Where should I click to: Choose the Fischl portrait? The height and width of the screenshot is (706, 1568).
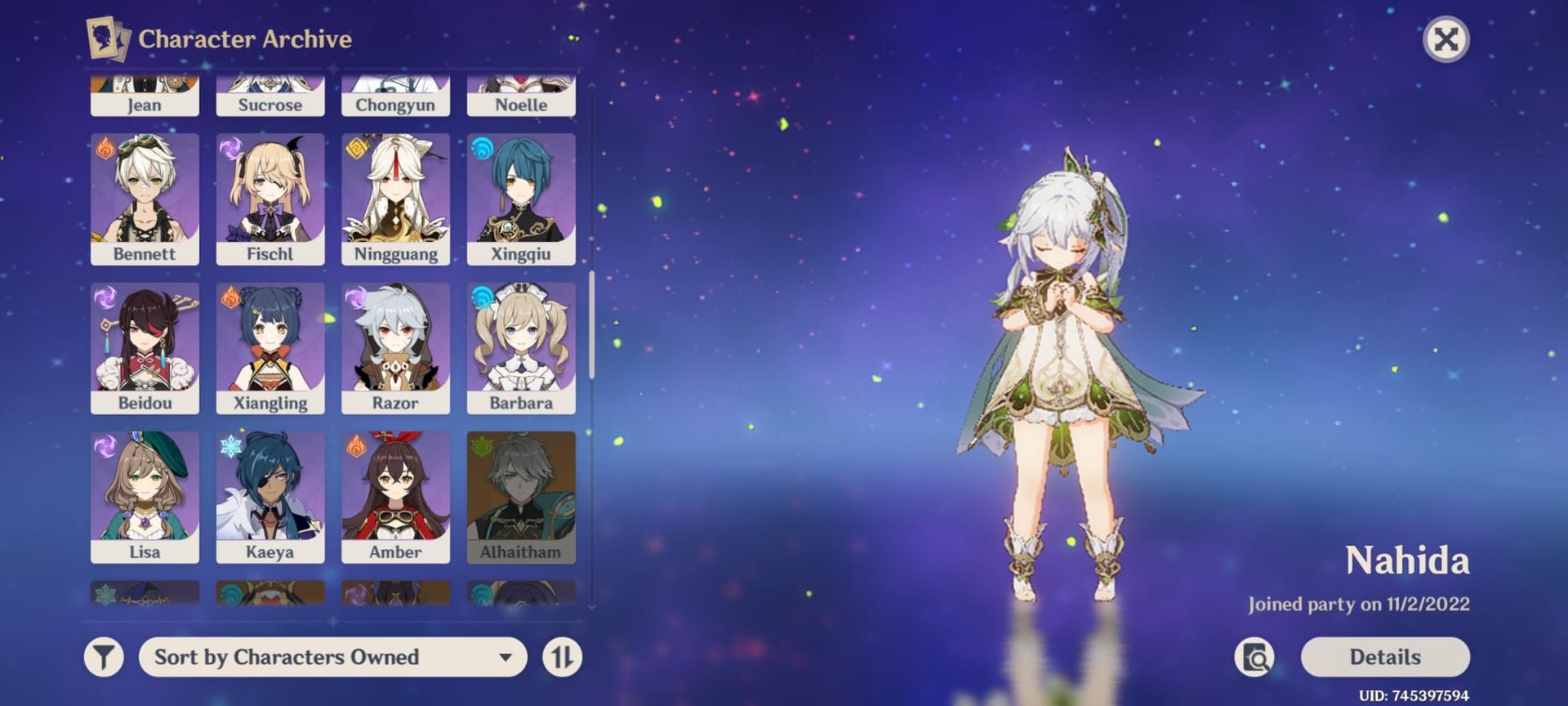(270, 199)
